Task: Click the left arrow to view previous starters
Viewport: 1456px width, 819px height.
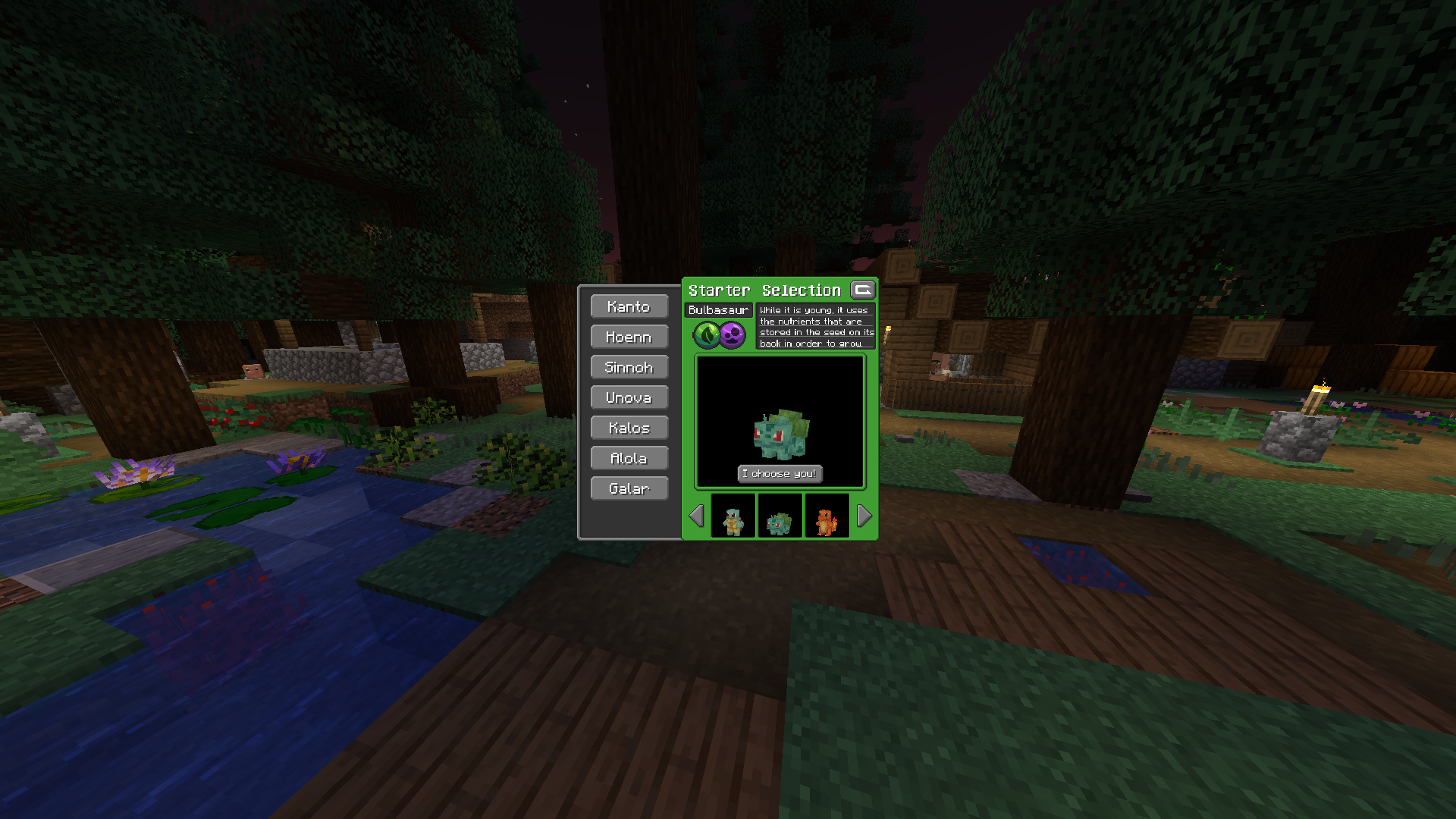Action: pos(697,516)
